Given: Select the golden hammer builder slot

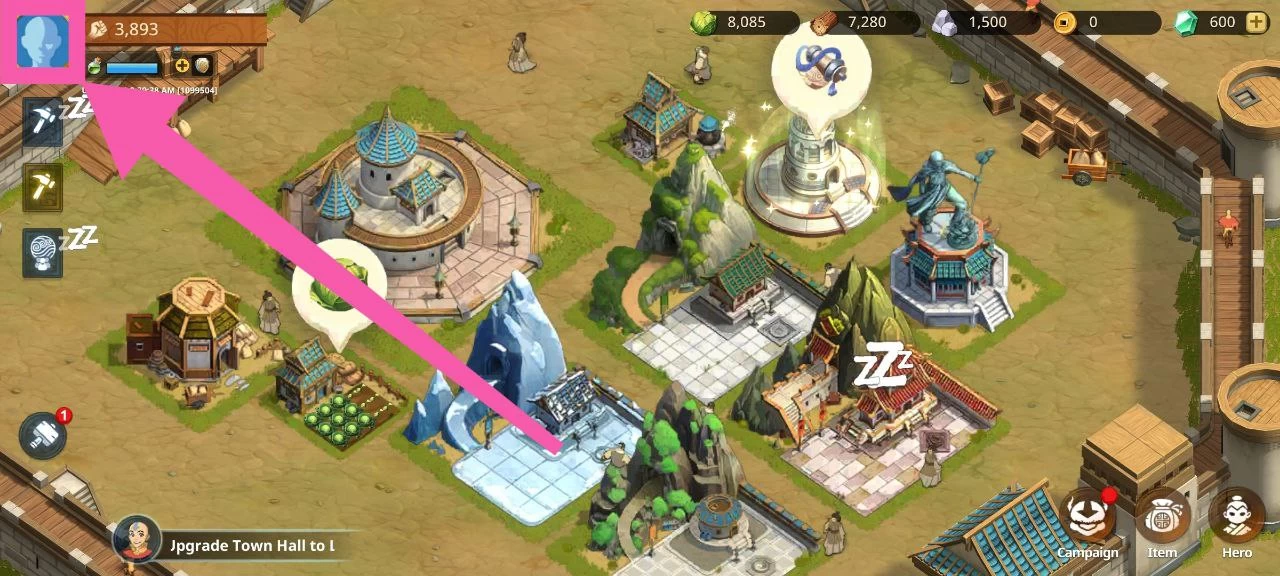Looking at the screenshot, I should click(43, 187).
